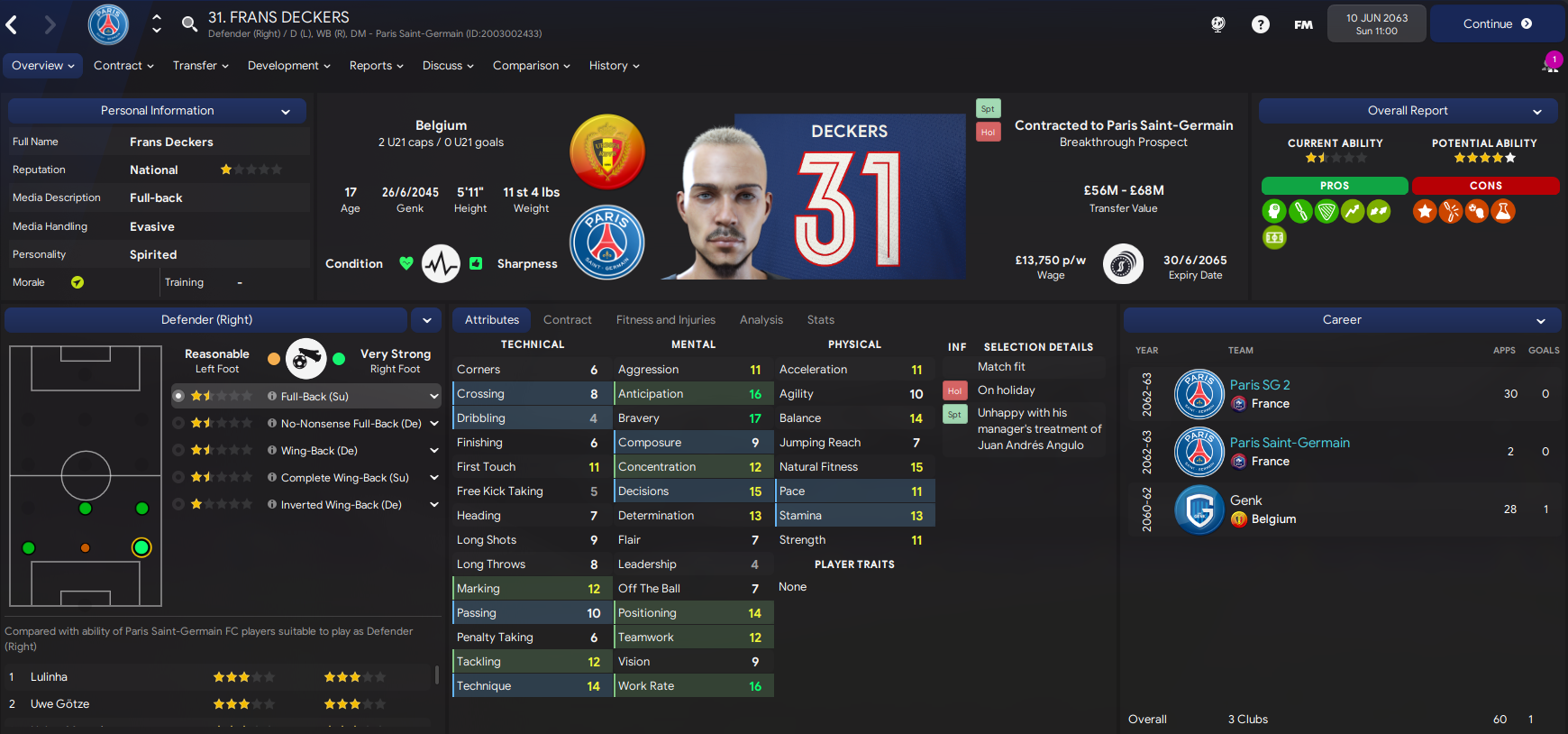This screenshot has height=734, width=1568.
Task: Switch to the Attributes tab
Action: 491,319
